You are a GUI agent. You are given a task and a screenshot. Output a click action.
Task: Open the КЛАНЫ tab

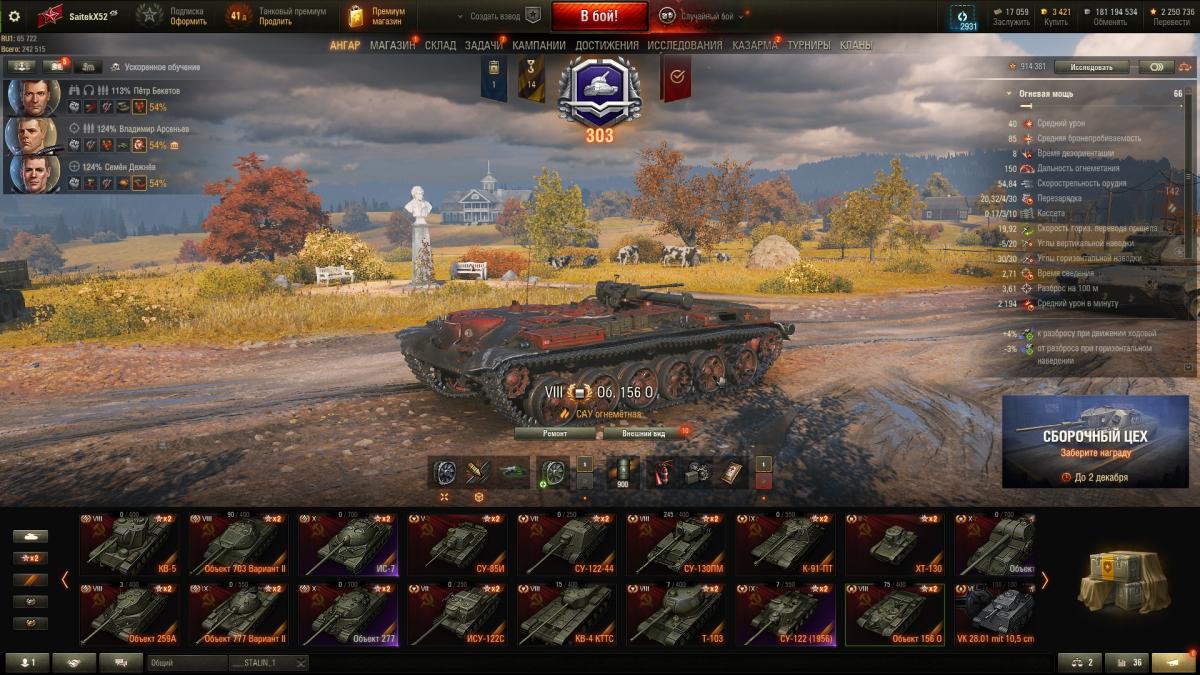coord(855,45)
